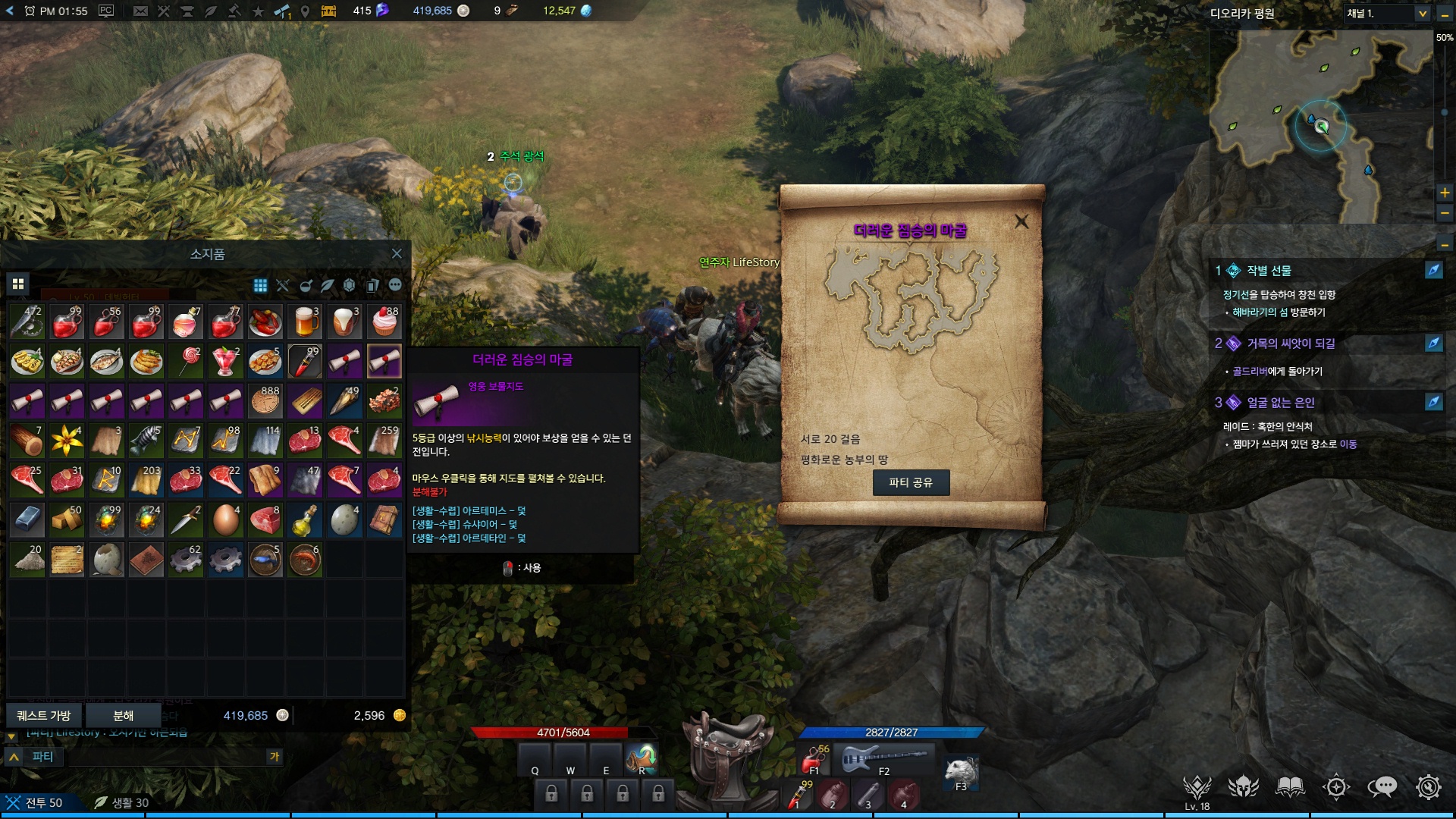This screenshot has height=819, width=1456.
Task: Zoom out the minimap with minus button
Action: pos(1445,214)
